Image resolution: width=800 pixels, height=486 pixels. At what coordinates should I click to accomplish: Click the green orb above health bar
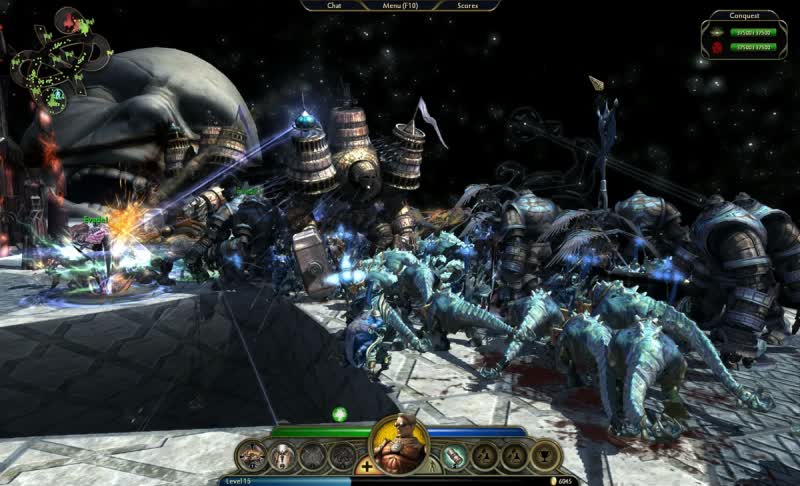(x=339, y=414)
